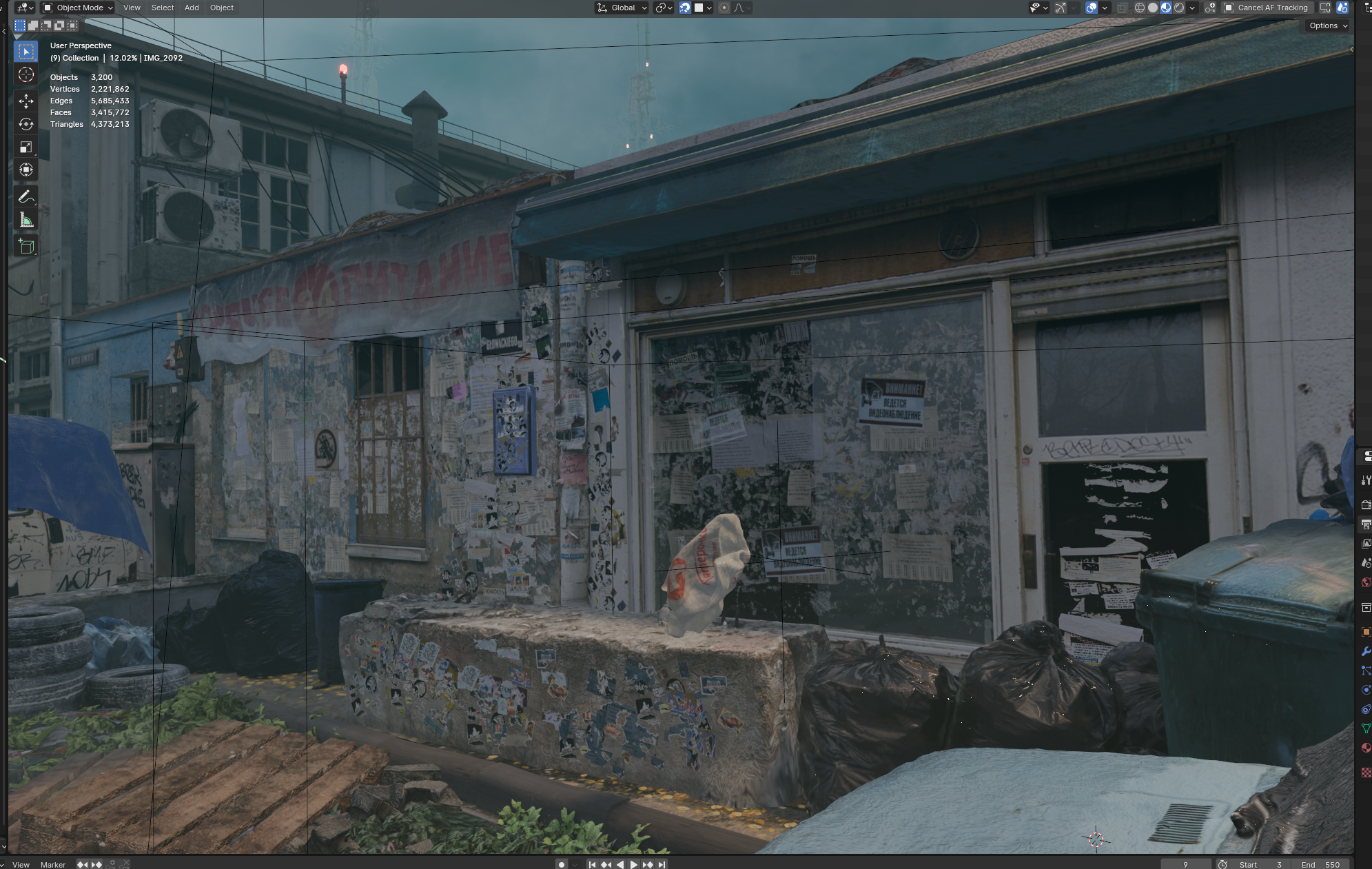Choose the Move tool in the toolbar
Image resolution: width=1372 pixels, height=869 pixels.
pos(26,101)
